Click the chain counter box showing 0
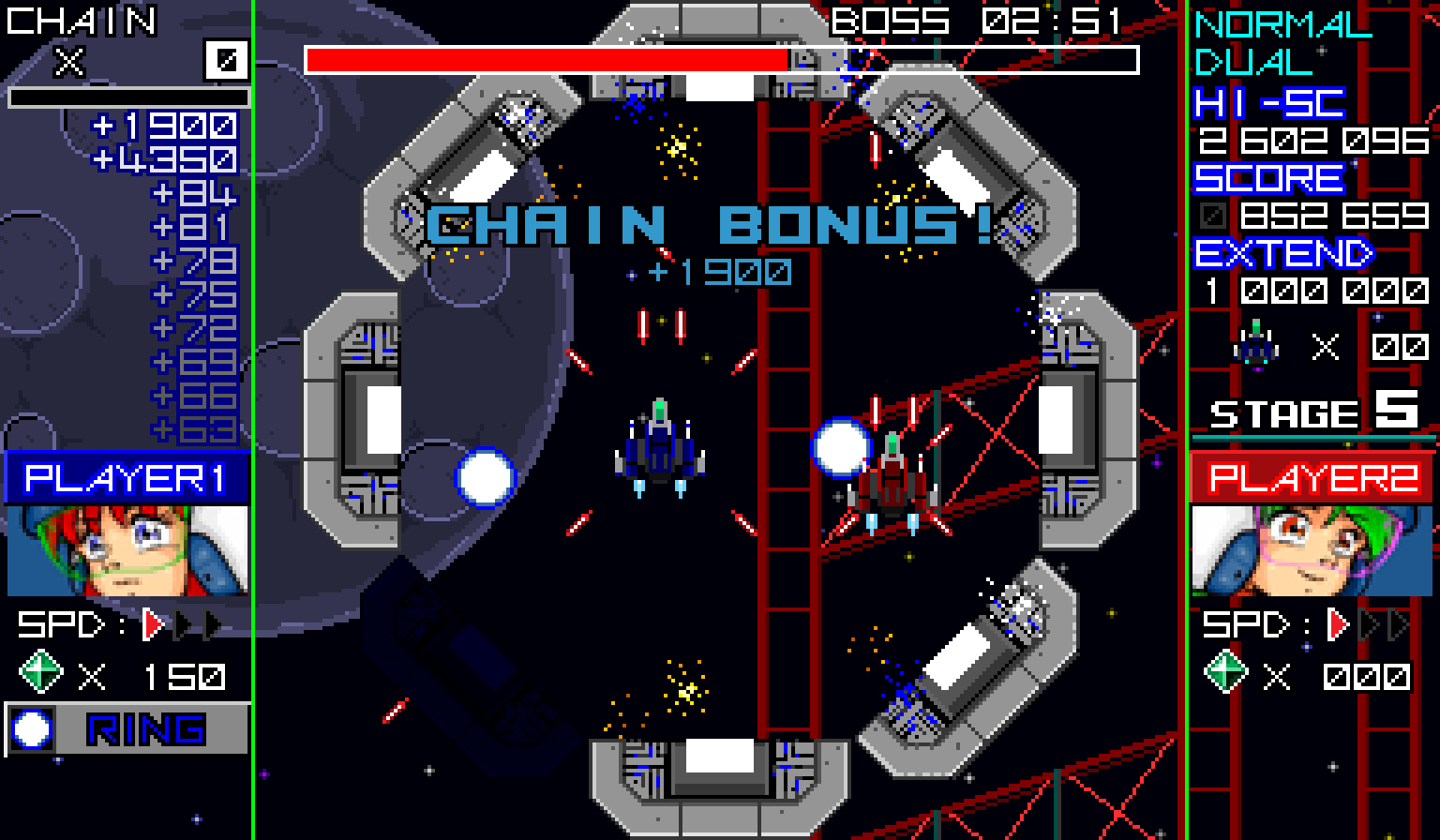Image resolution: width=1440 pixels, height=840 pixels. (224, 60)
